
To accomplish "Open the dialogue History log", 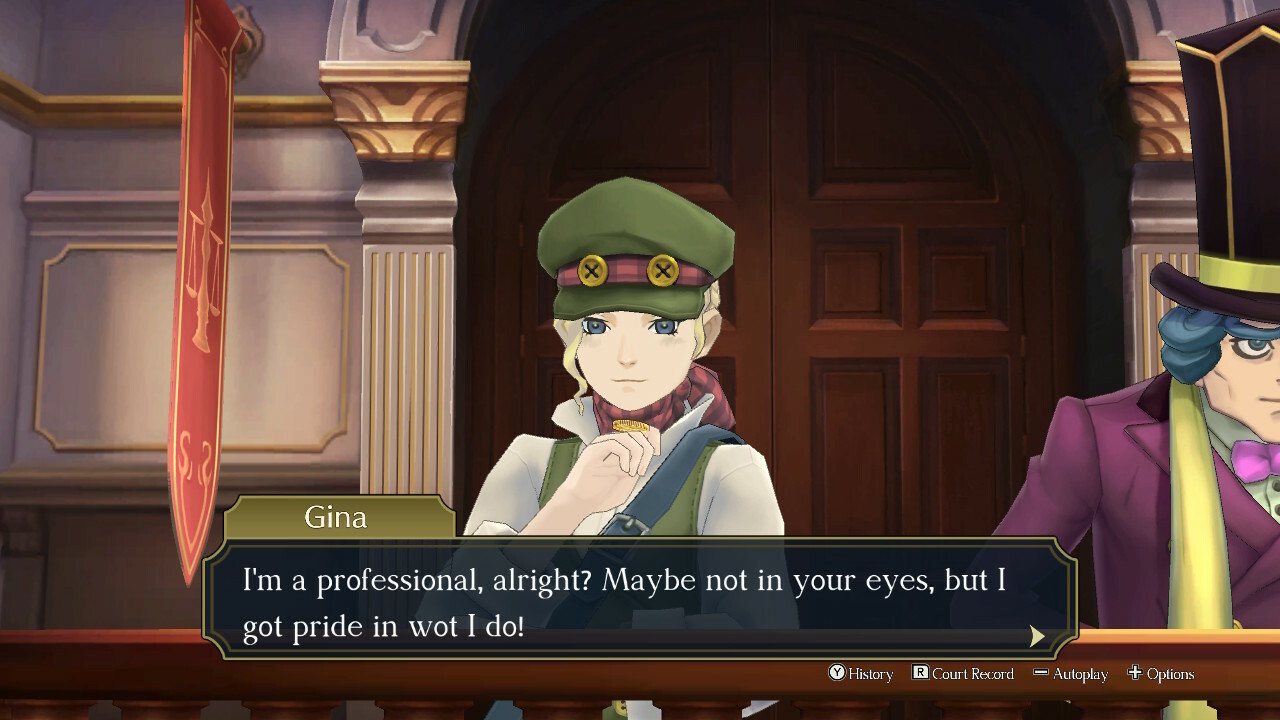I will coord(861,674).
